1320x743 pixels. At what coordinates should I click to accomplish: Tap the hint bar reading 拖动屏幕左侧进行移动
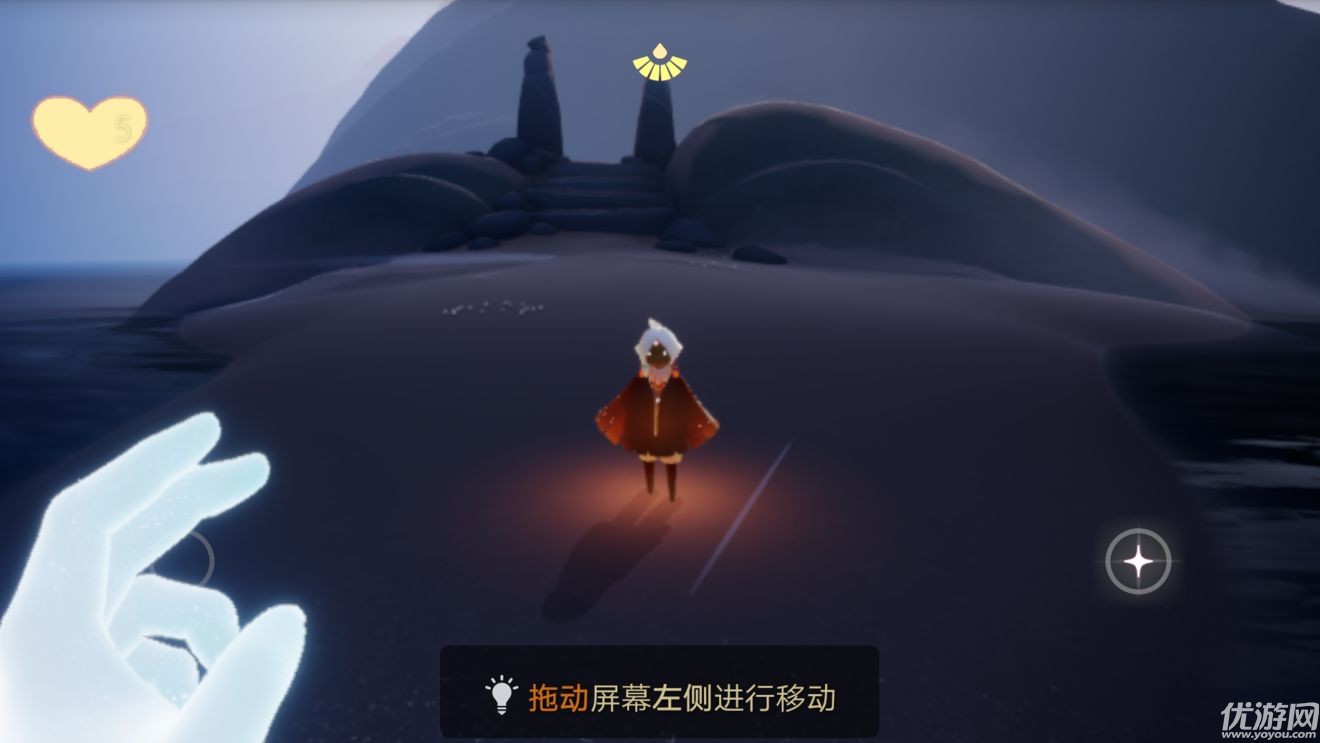[x=660, y=692]
